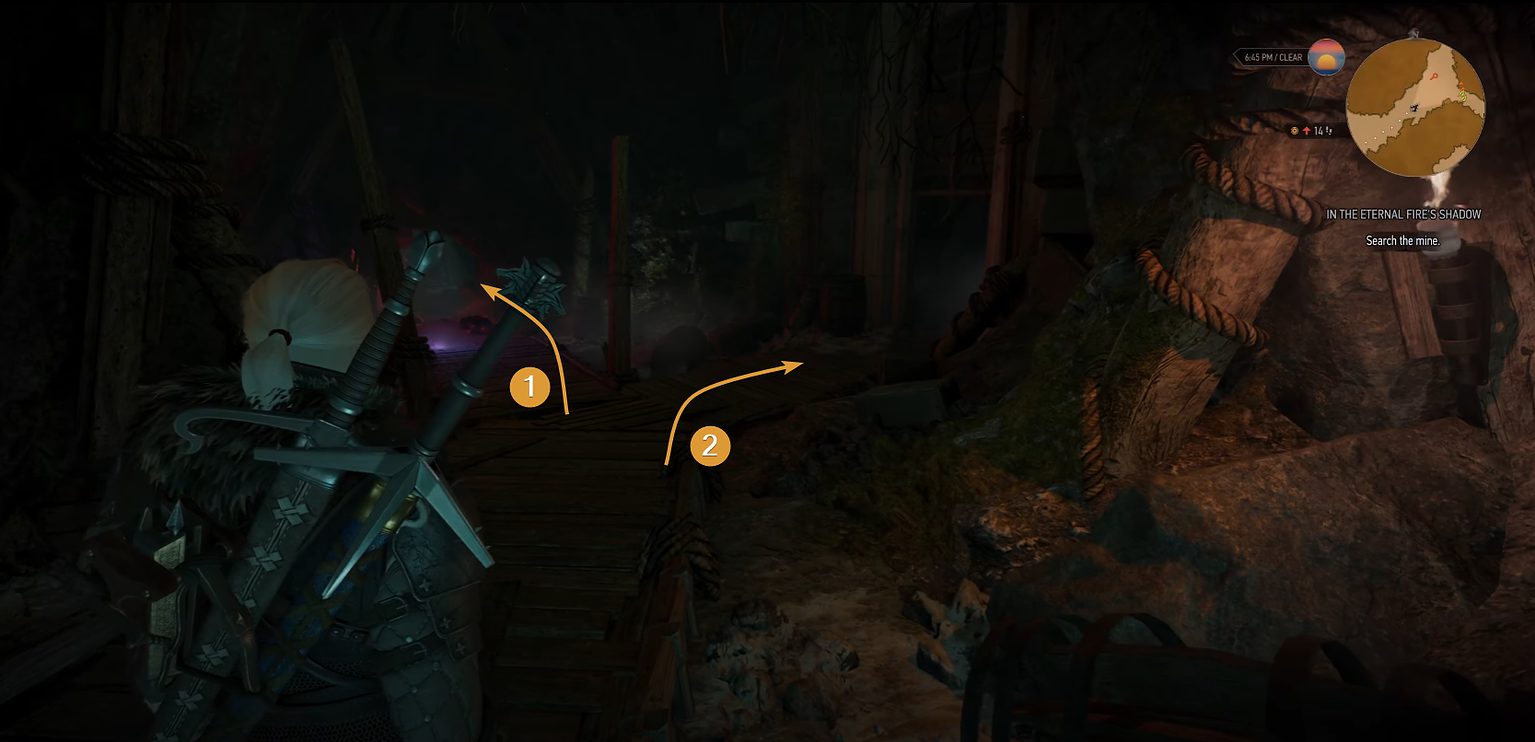Image resolution: width=1535 pixels, height=742 pixels.
Task: Select the numbered marker 1 badge
Action: click(x=531, y=385)
